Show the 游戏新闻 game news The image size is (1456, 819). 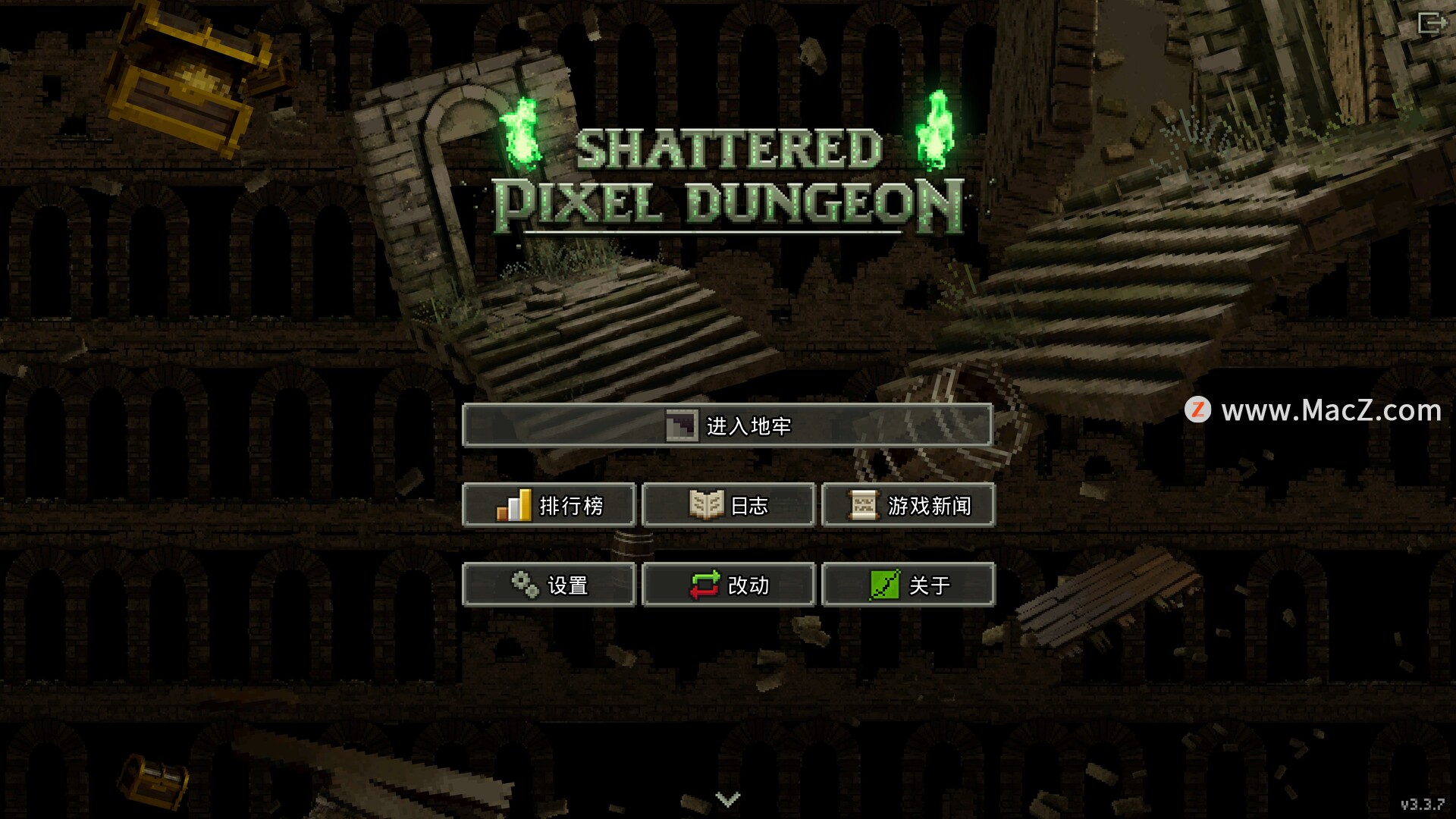pos(908,505)
